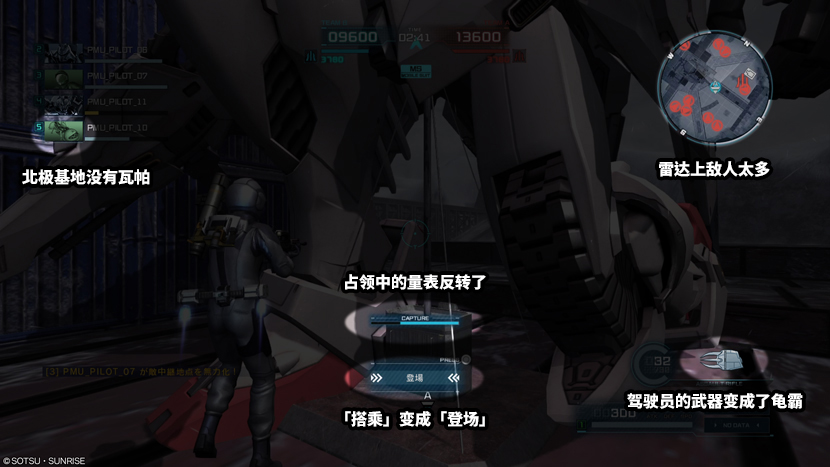The image size is (830, 467).
Task: Click the NO DATA selector
Action: [x=732, y=424]
